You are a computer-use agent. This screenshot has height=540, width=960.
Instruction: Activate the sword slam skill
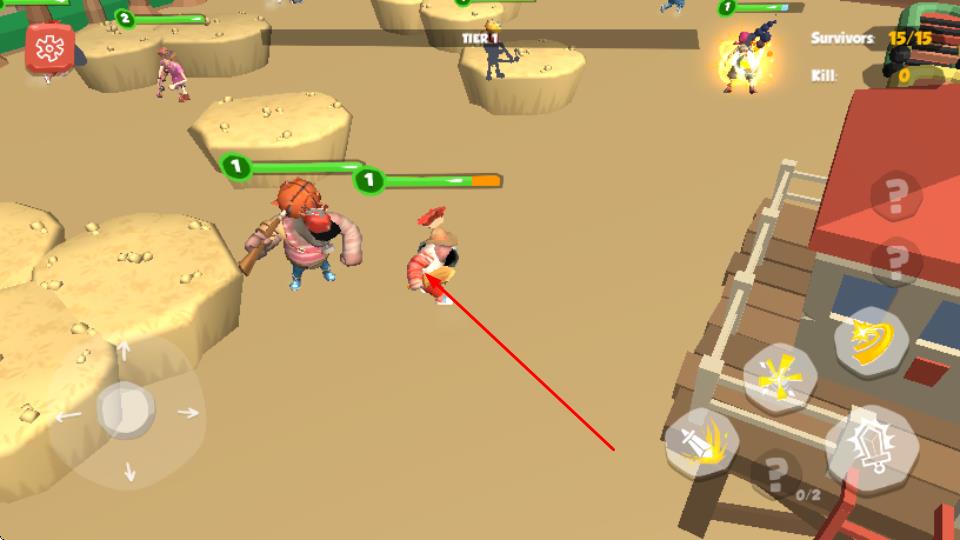tap(701, 441)
